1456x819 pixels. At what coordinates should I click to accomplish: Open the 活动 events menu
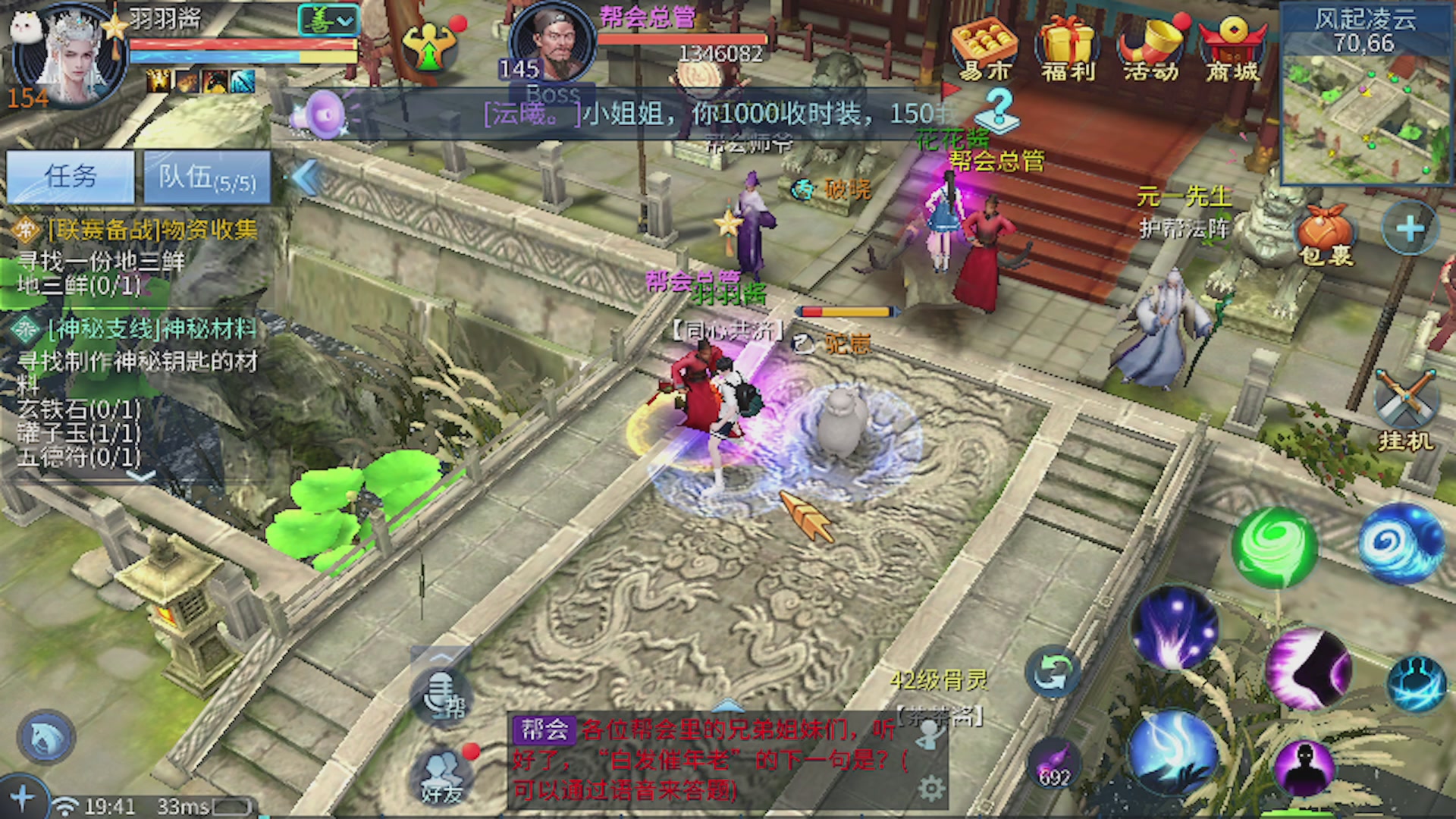1150,50
